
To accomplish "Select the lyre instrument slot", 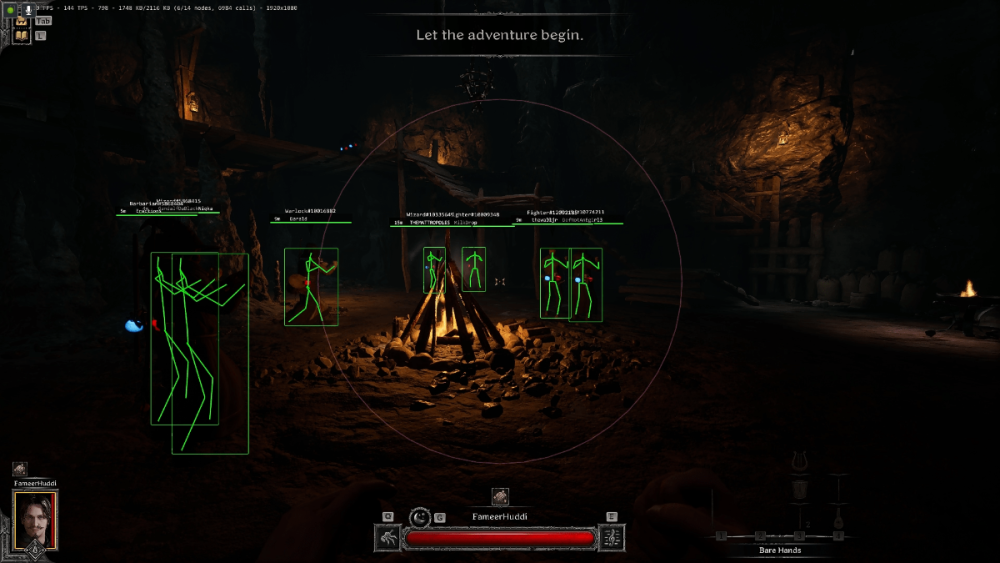I will tap(800, 462).
